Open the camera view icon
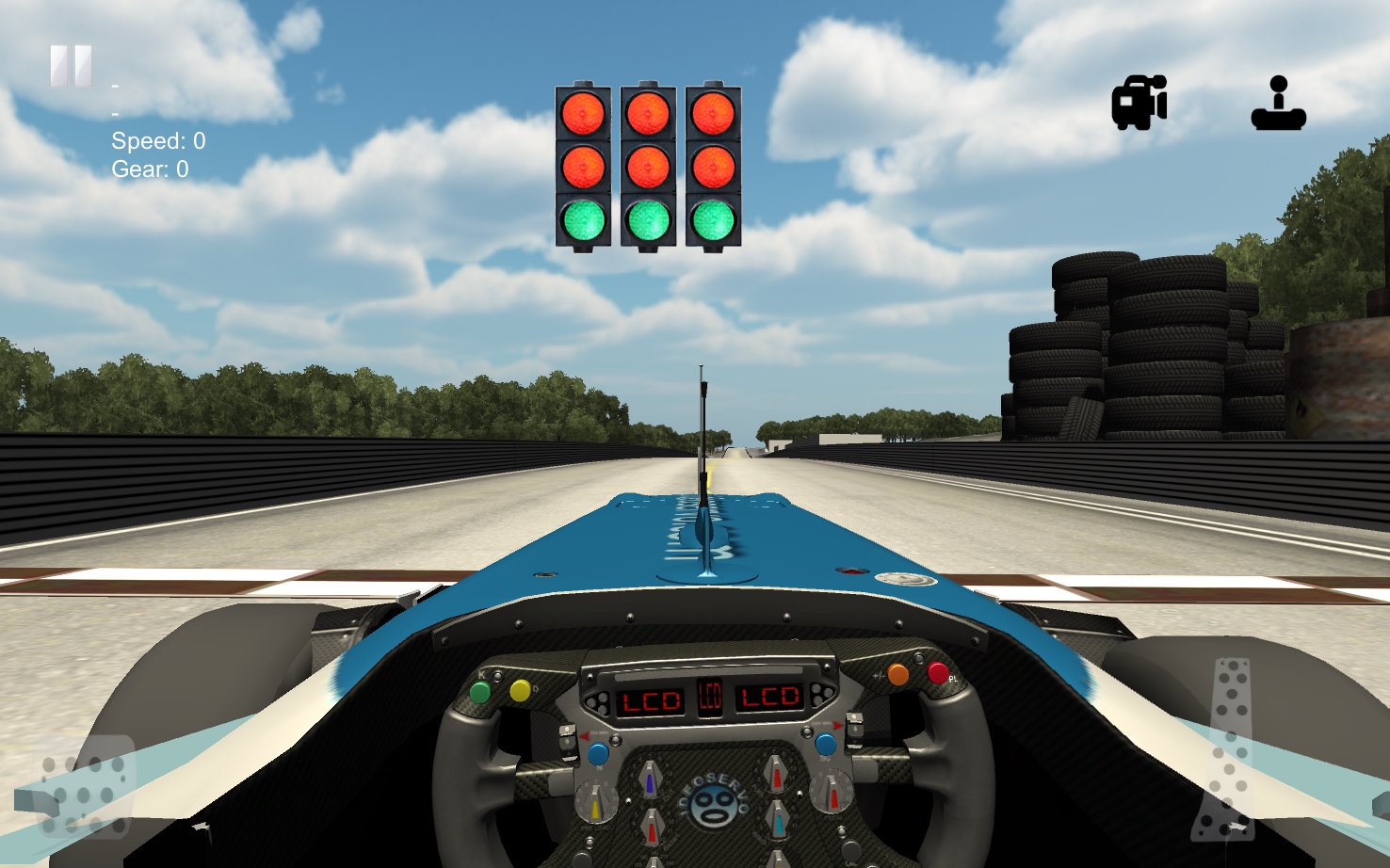 click(1139, 102)
